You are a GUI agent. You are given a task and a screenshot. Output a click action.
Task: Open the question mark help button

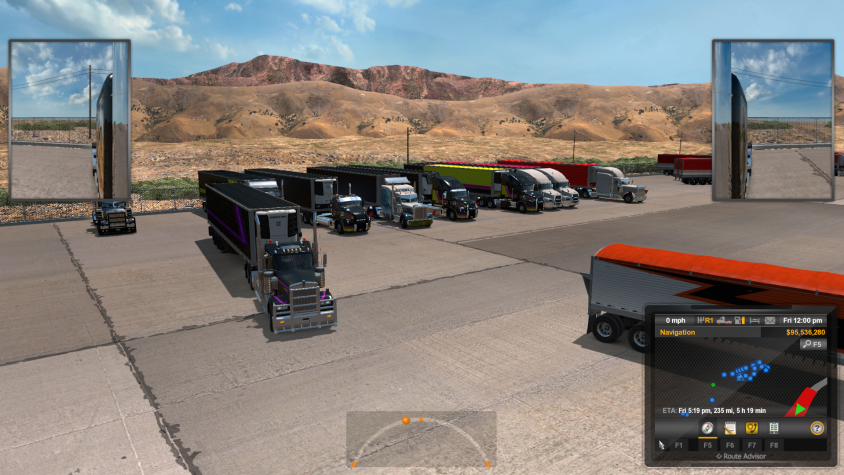(817, 428)
